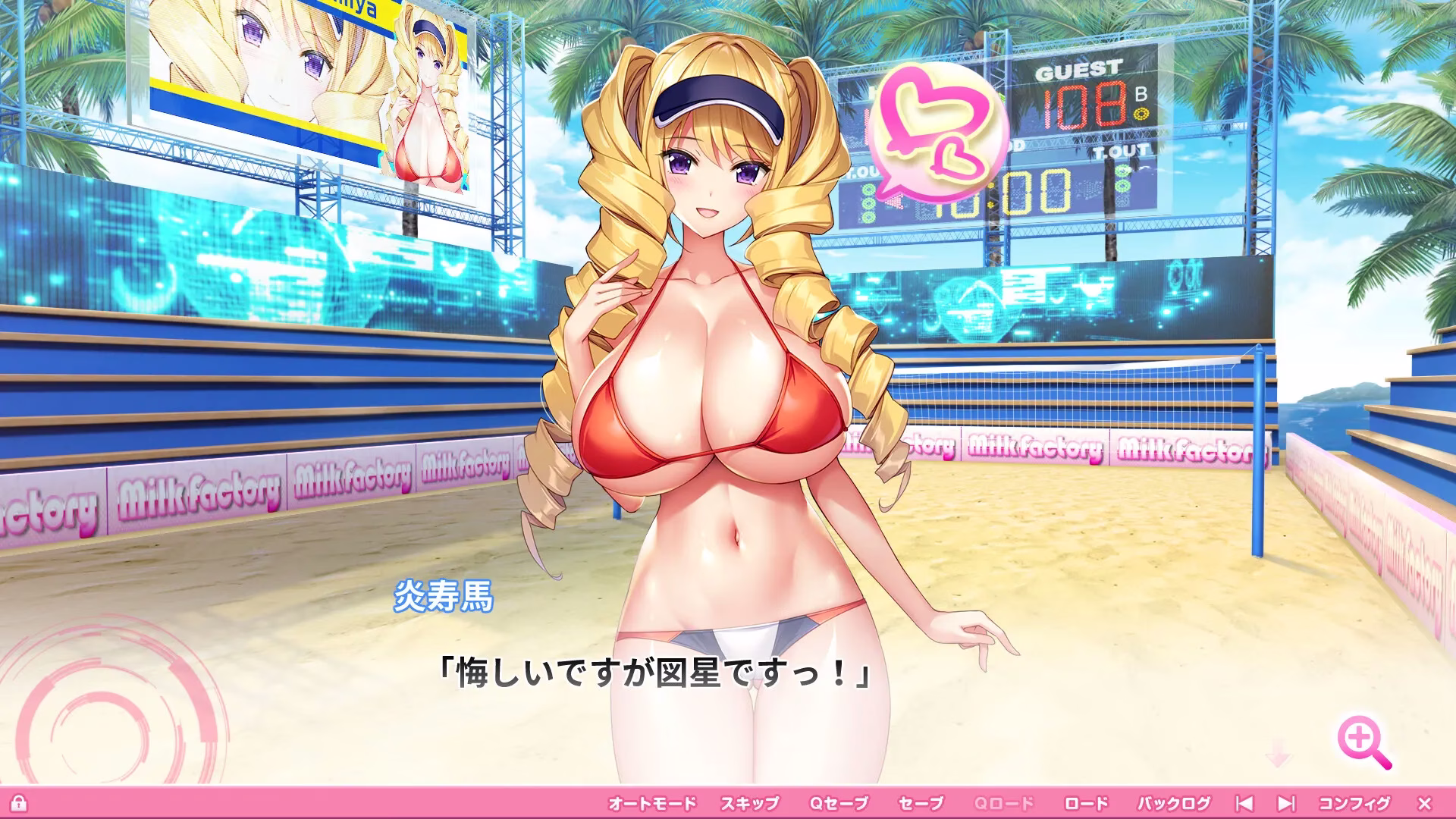Enable オートモード auto-advance
Screen dimensions: 1456x819
pos(651,803)
